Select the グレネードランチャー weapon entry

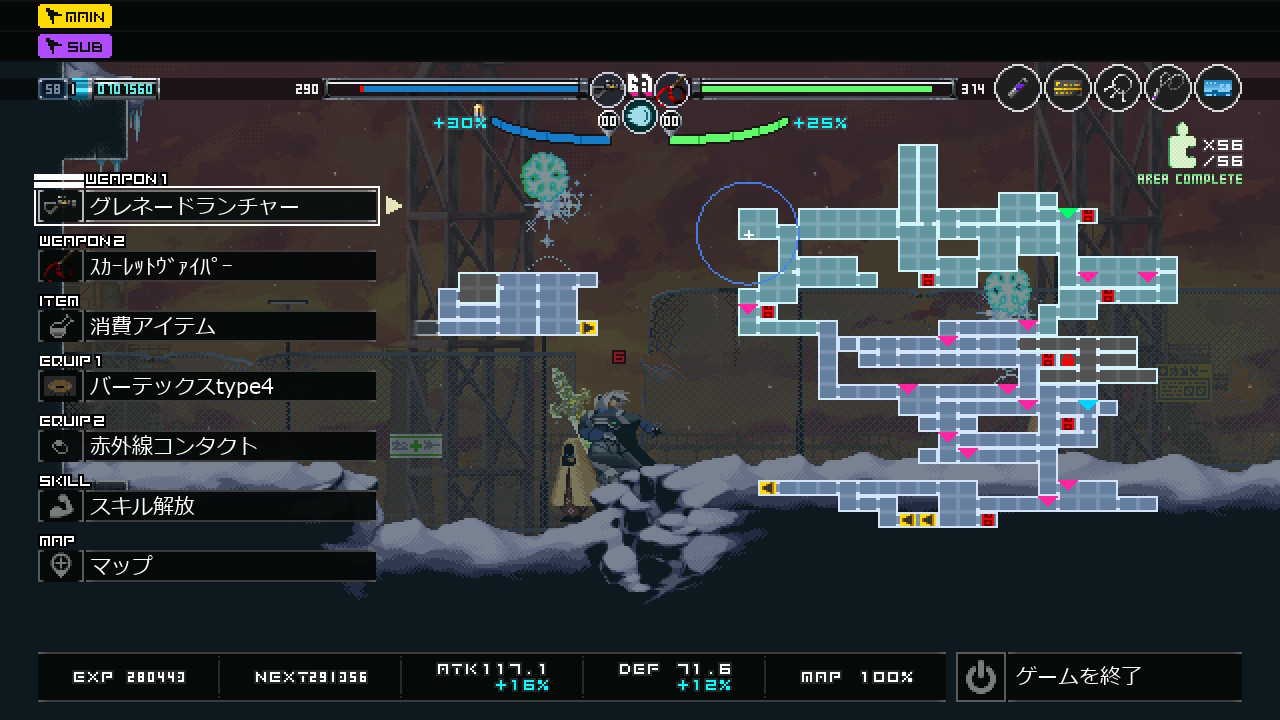click(207, 206)
